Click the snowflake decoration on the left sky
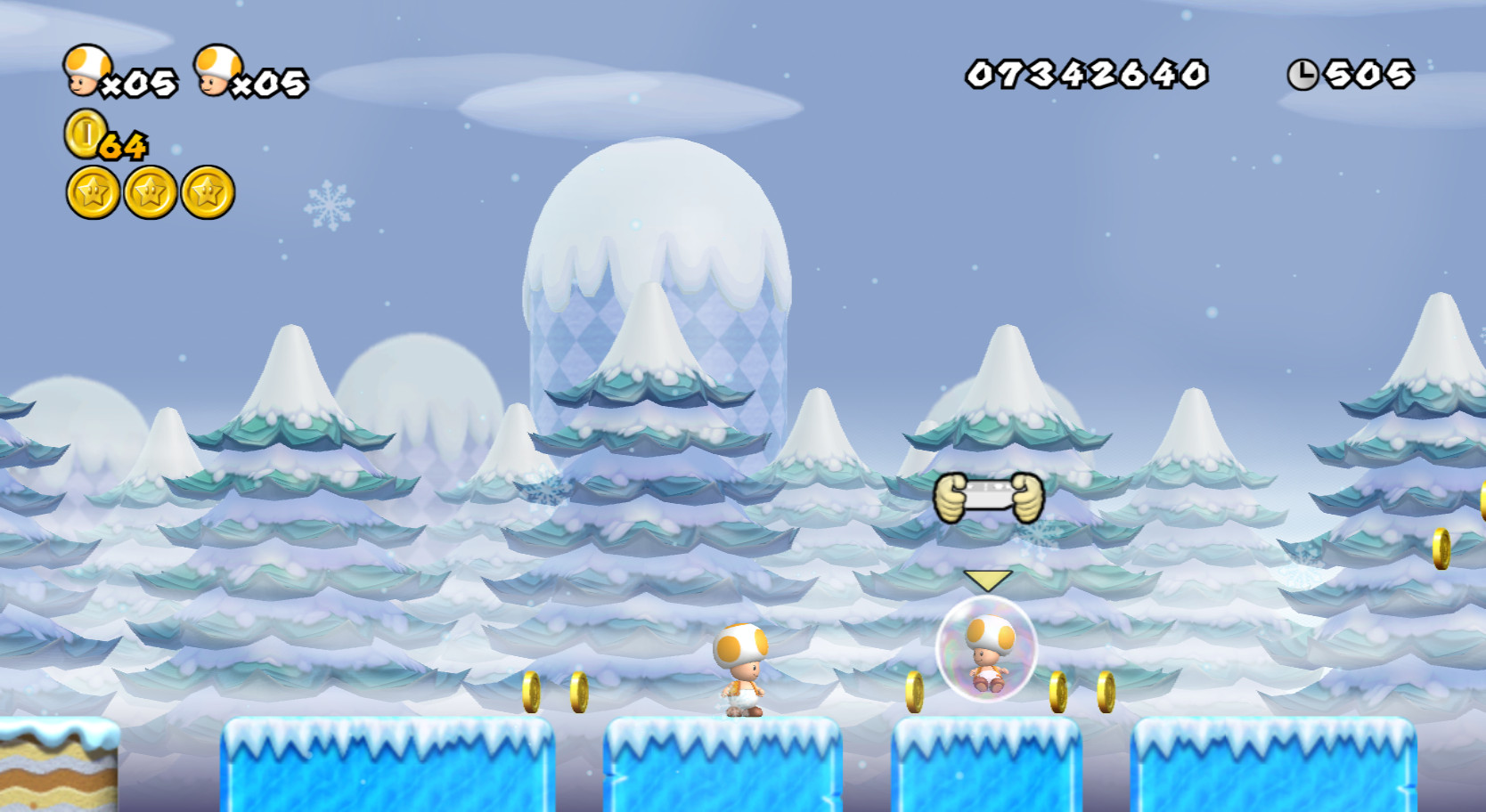Viewport: 1486px width, 812px height. pyautogui.click(x=331, y=203)
